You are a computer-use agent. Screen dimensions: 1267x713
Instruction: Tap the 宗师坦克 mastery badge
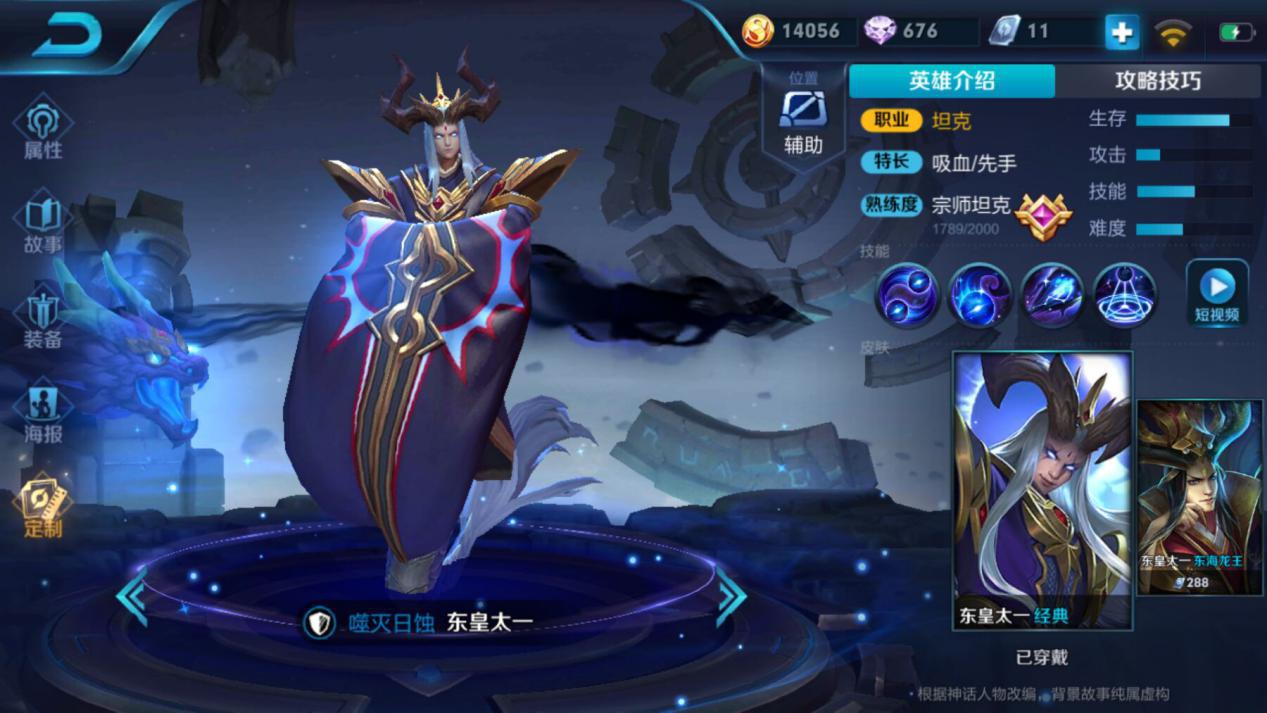coord(1043,211)
